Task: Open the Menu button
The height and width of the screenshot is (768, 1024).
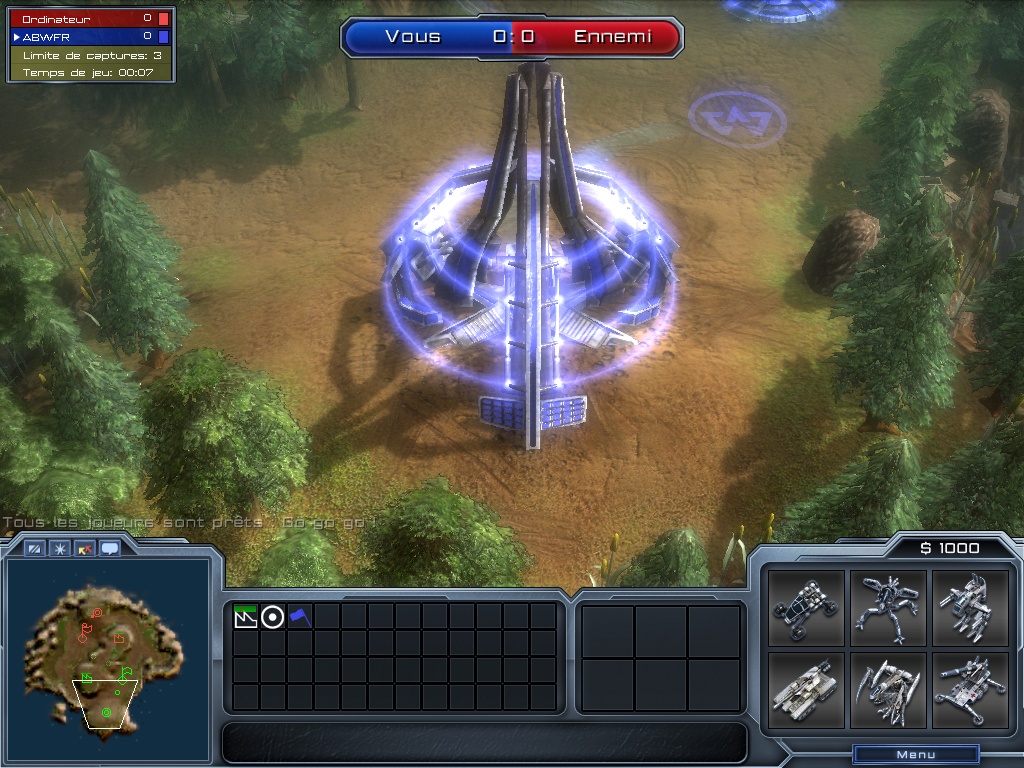Action: 915,755
